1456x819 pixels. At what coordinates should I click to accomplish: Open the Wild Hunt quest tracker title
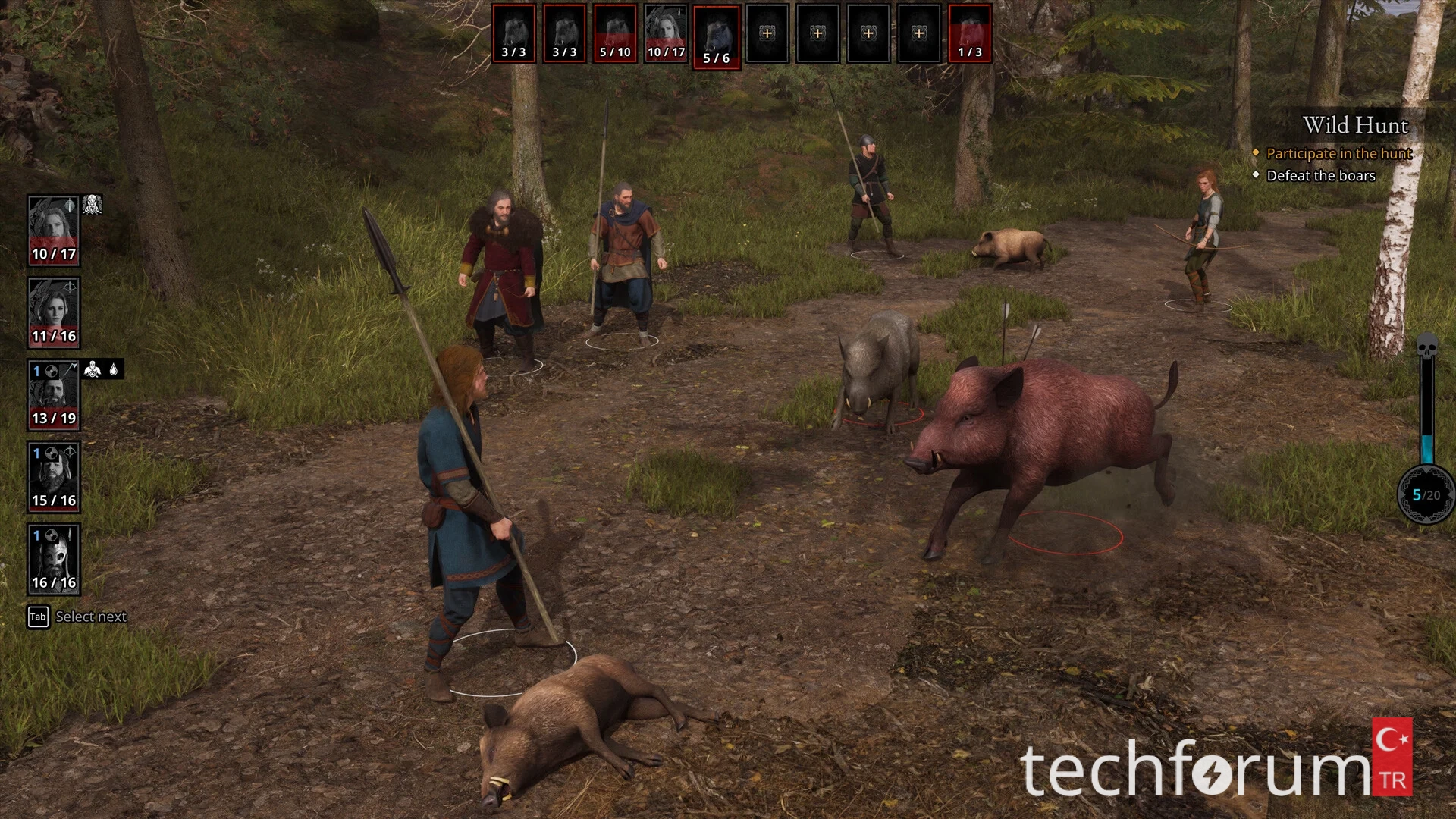point(1355,125)
